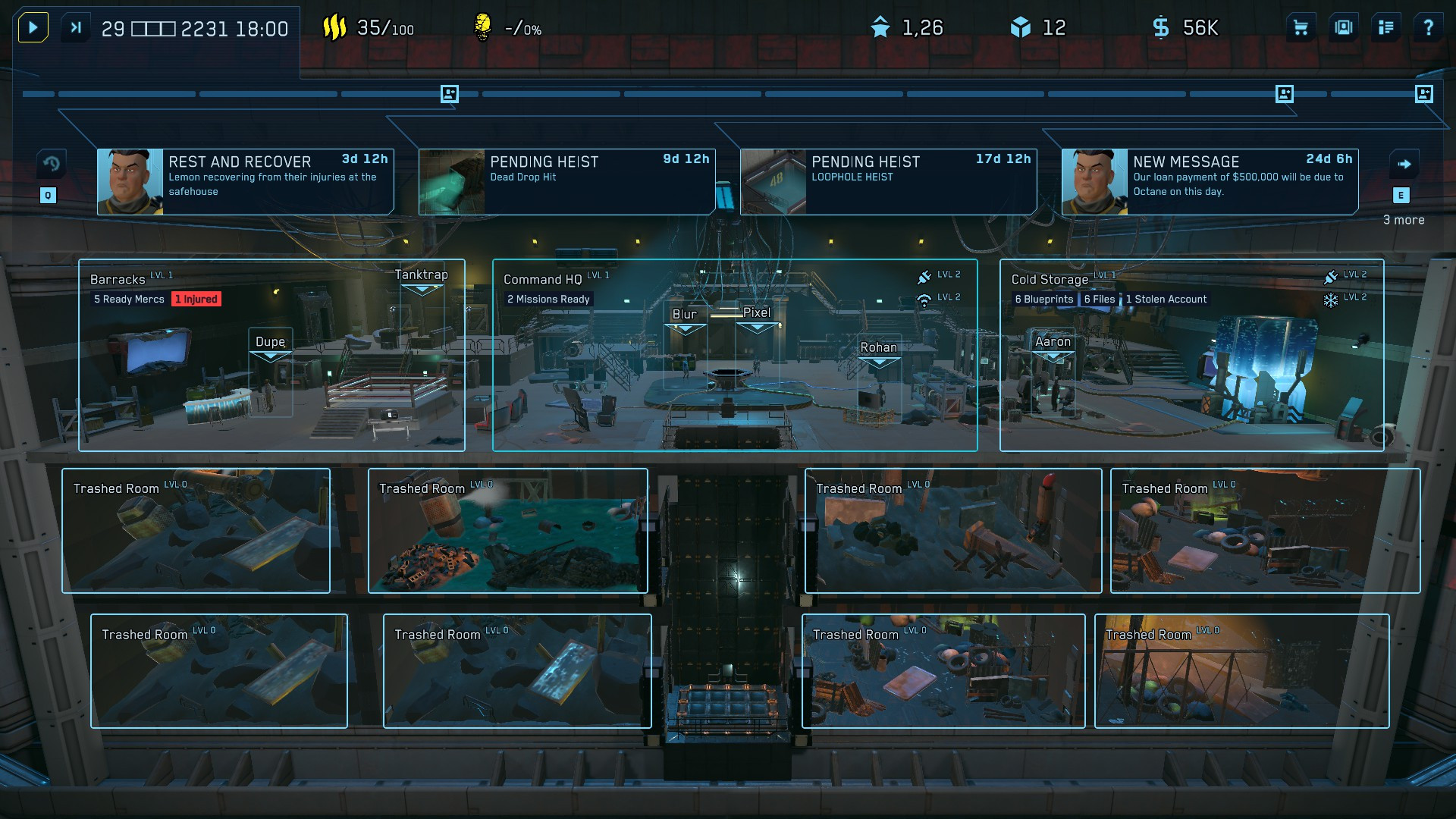Click the Pixel character marker
The height and width of the screenshot is (819, 1456).
pyautogui.click(x=757, y=313)
